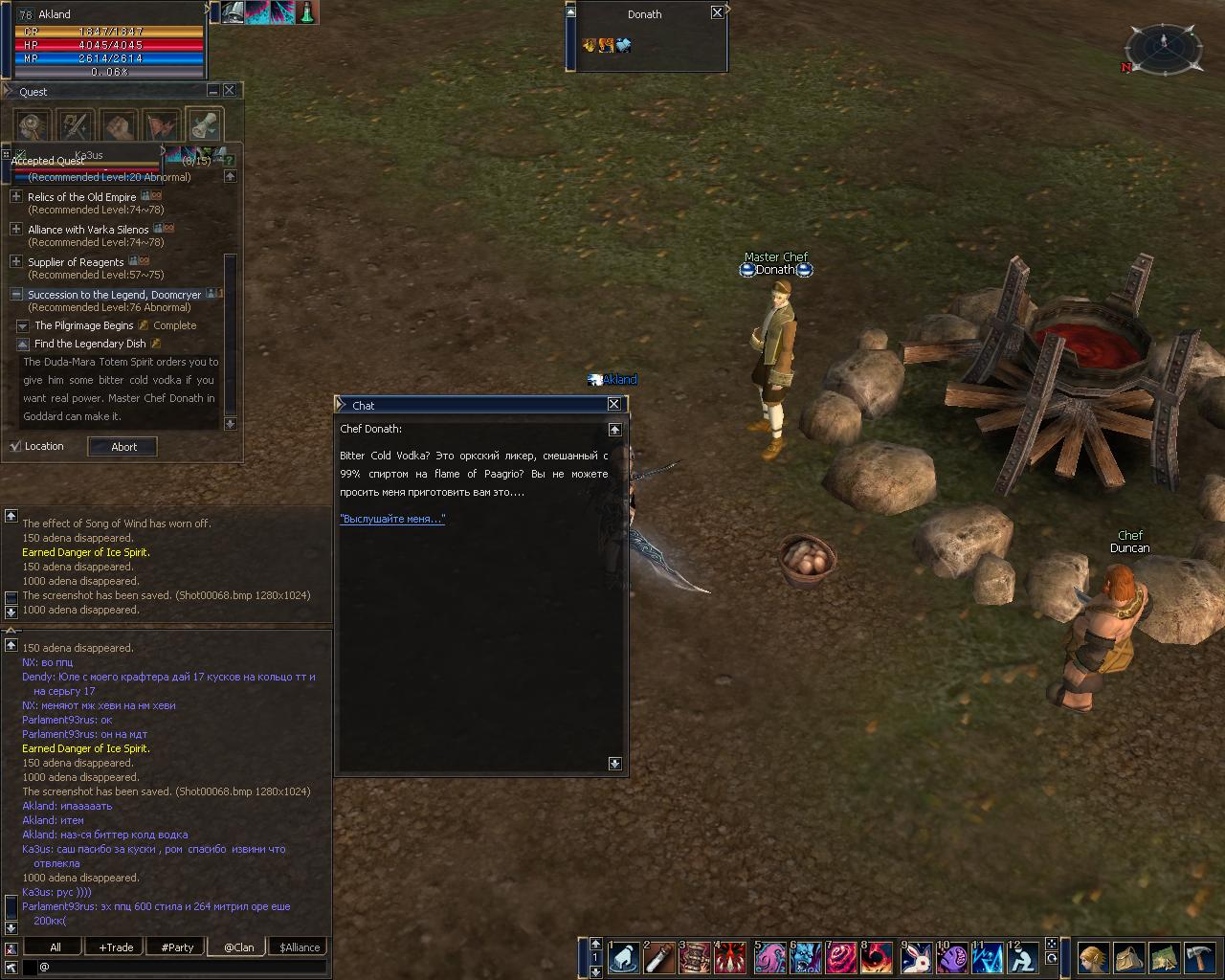Expand the Supplier of Reagents quest

16,261
